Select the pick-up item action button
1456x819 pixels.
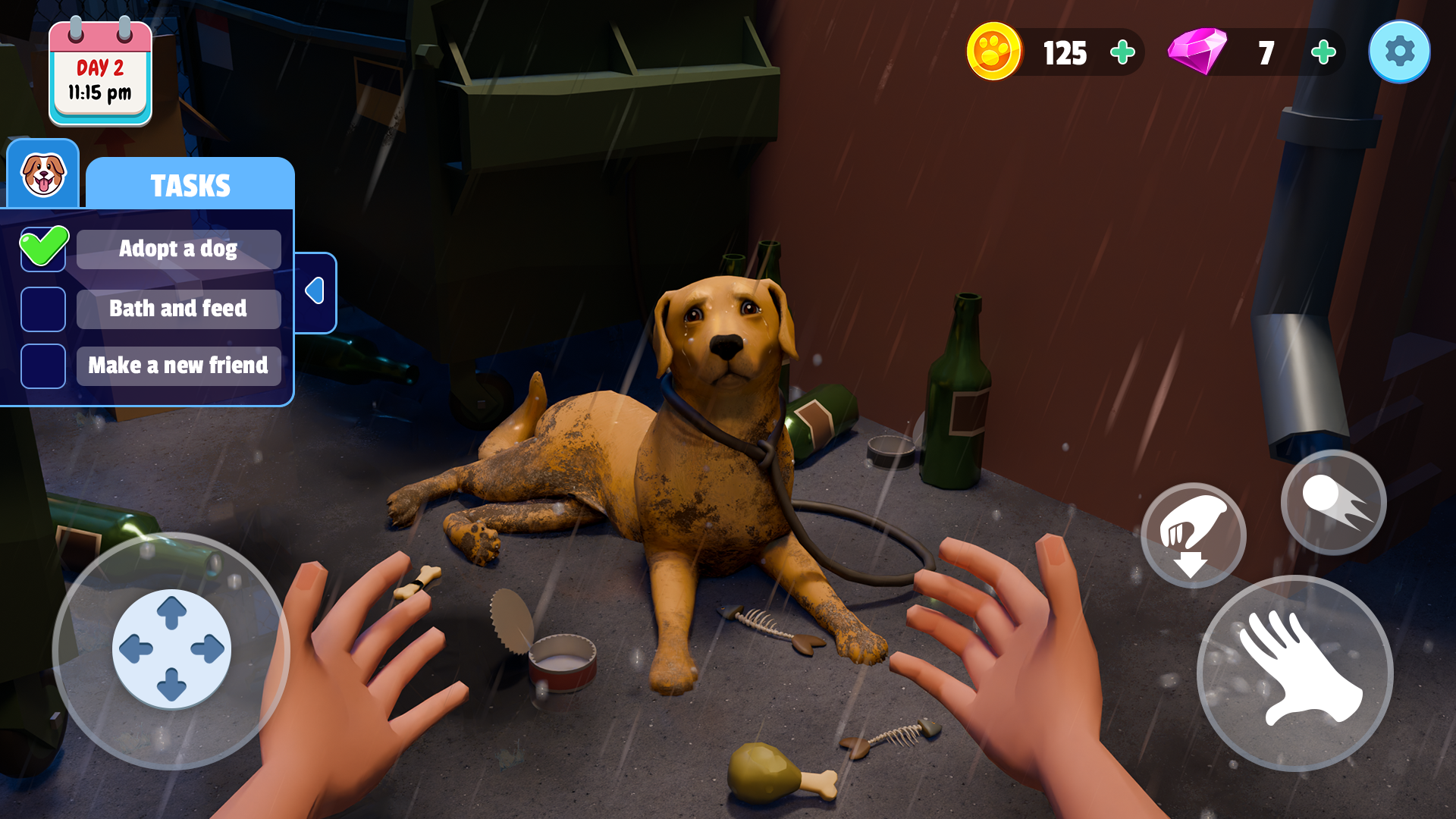point(1194,535)
